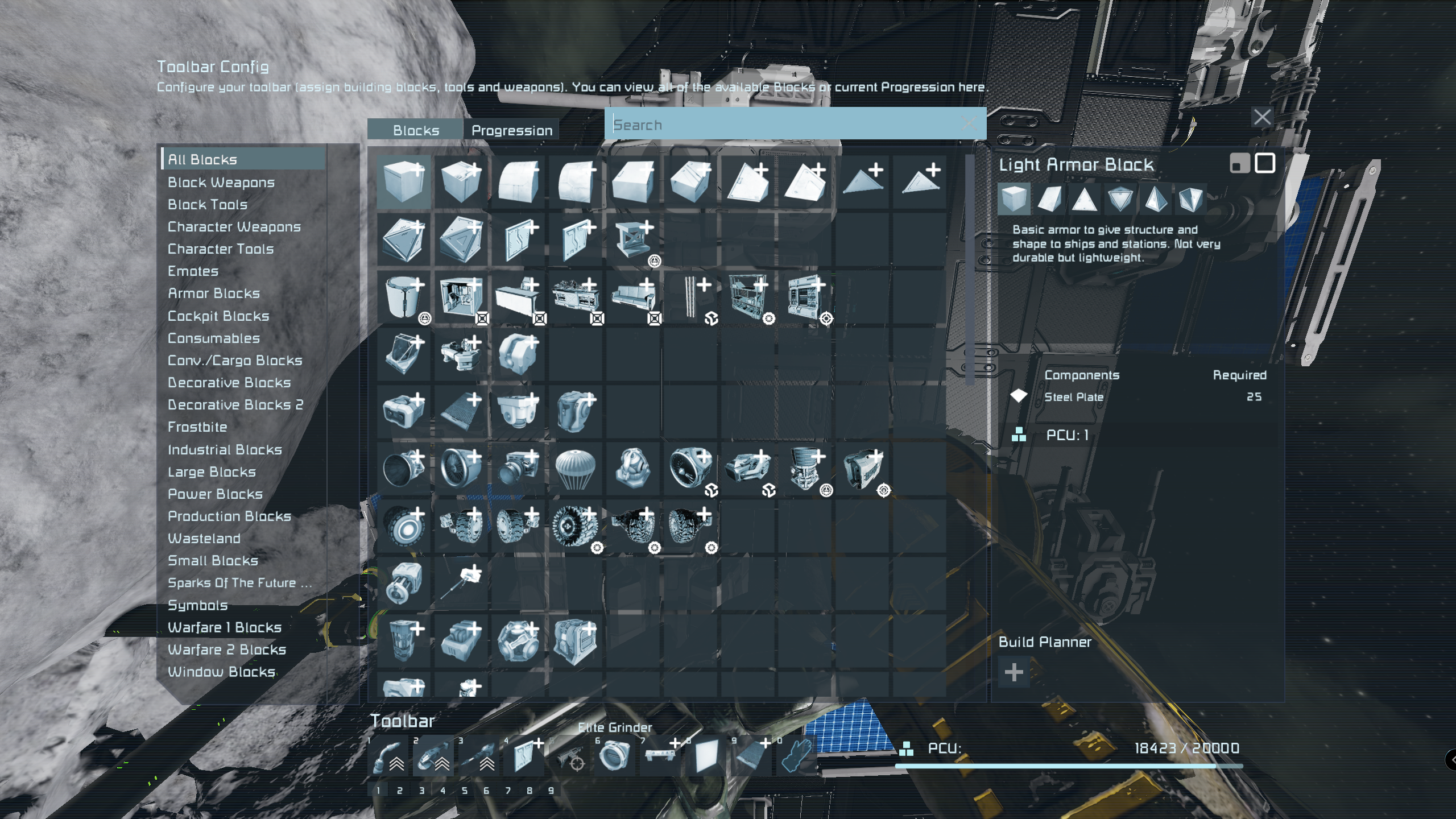Pick the parachute block in the grid
Viewport: 1456px width, 819px height.
[x=575, y=469]
